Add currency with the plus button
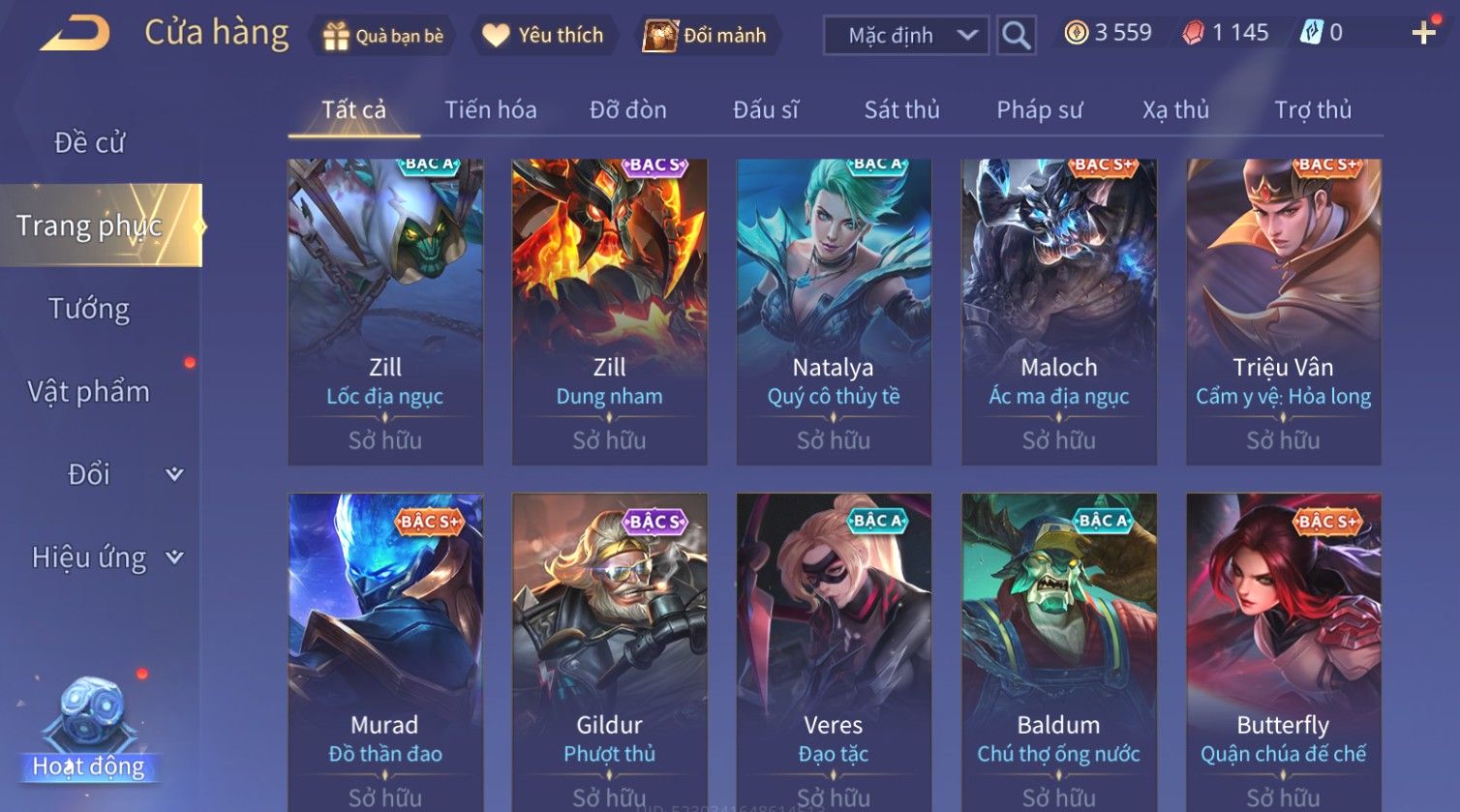This screenshot has height=812, width=1460. click(x=1423, y=34)
